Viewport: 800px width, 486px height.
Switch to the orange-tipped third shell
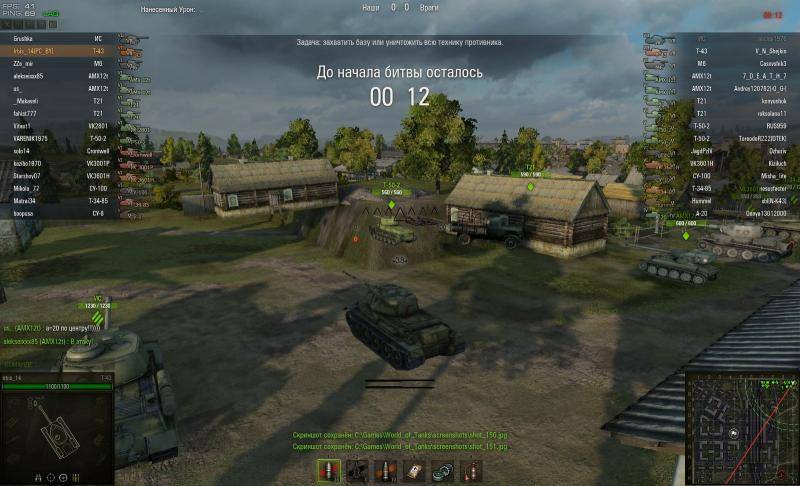[385, 470]
